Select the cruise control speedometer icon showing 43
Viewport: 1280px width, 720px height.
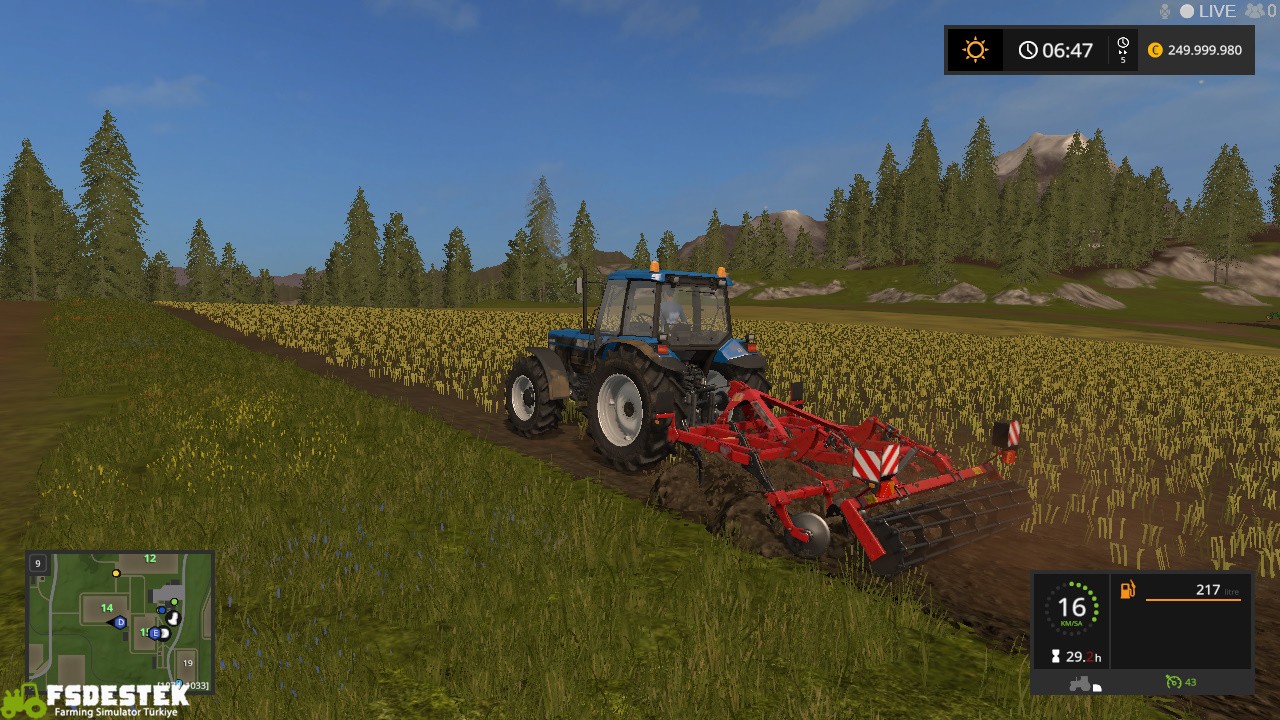(x=1174, y=682)
